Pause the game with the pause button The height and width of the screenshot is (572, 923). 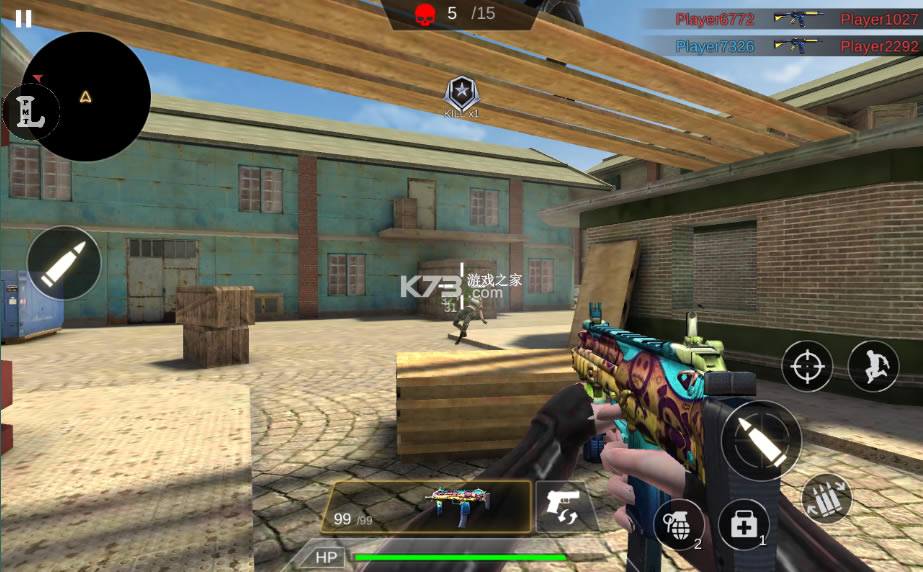pos(23,18)
